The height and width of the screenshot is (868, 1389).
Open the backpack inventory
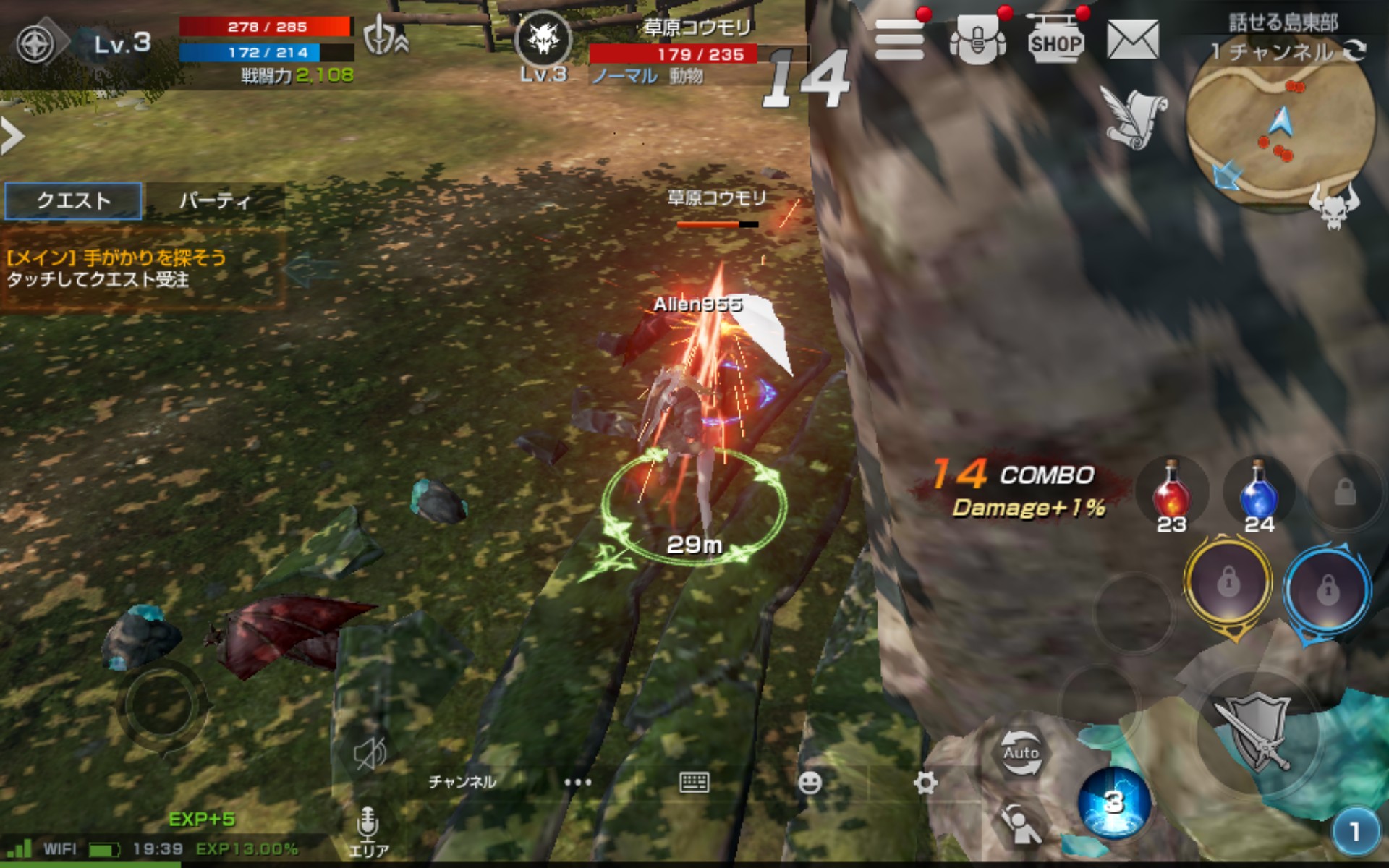coord(977,41)
